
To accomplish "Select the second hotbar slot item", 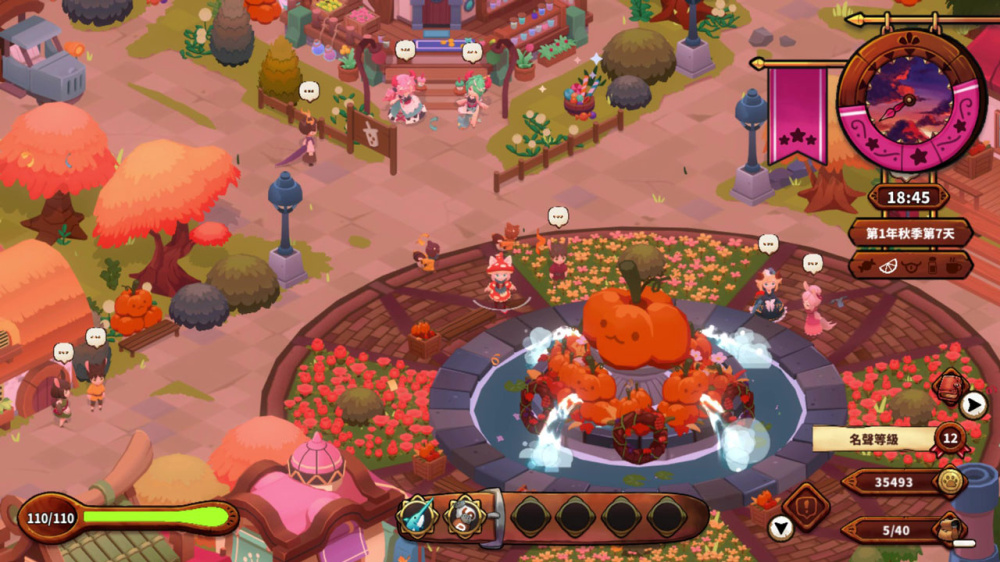I will (x=462, y=517).
